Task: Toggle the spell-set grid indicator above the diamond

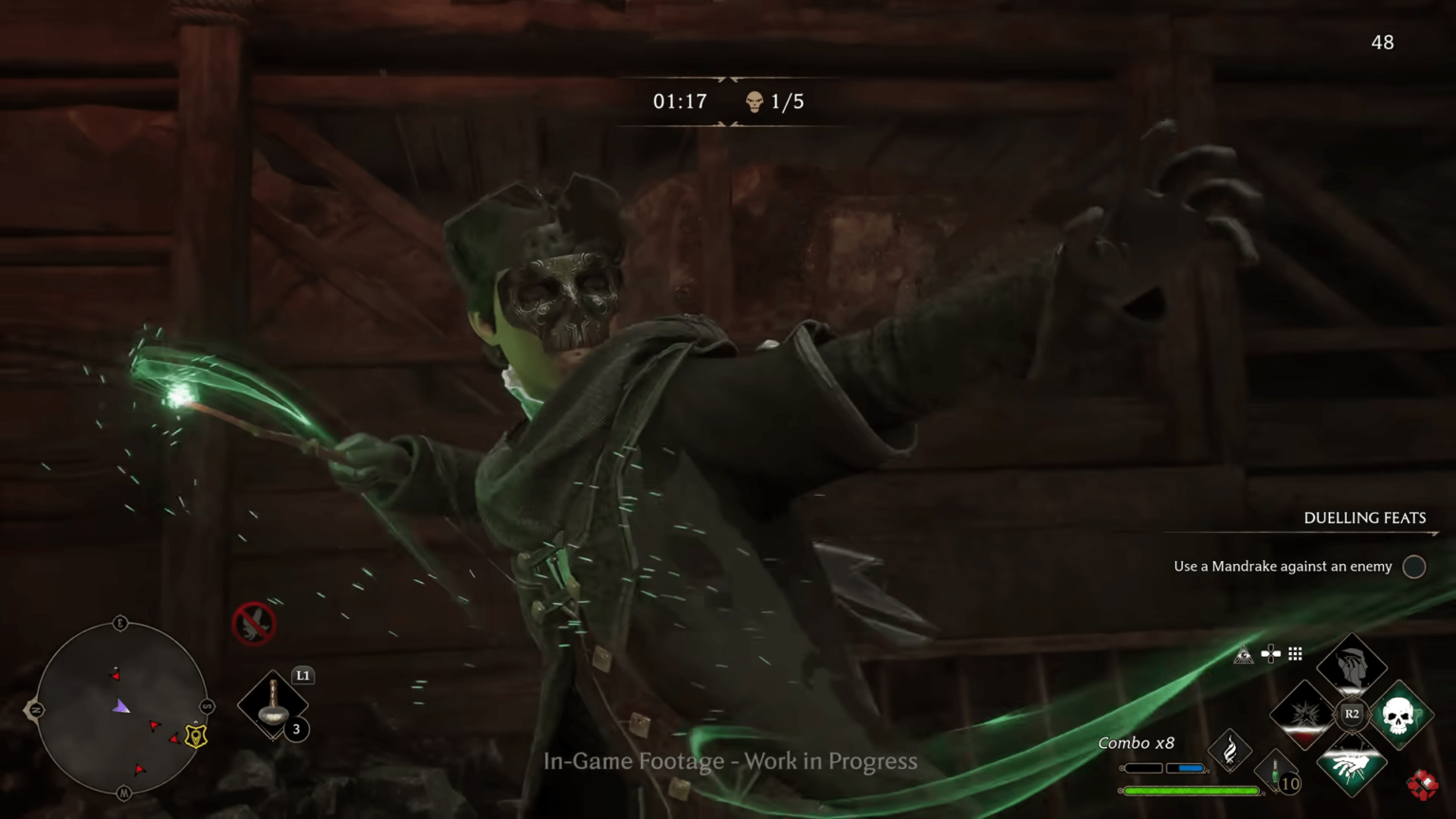Action: click(1295, 654)
